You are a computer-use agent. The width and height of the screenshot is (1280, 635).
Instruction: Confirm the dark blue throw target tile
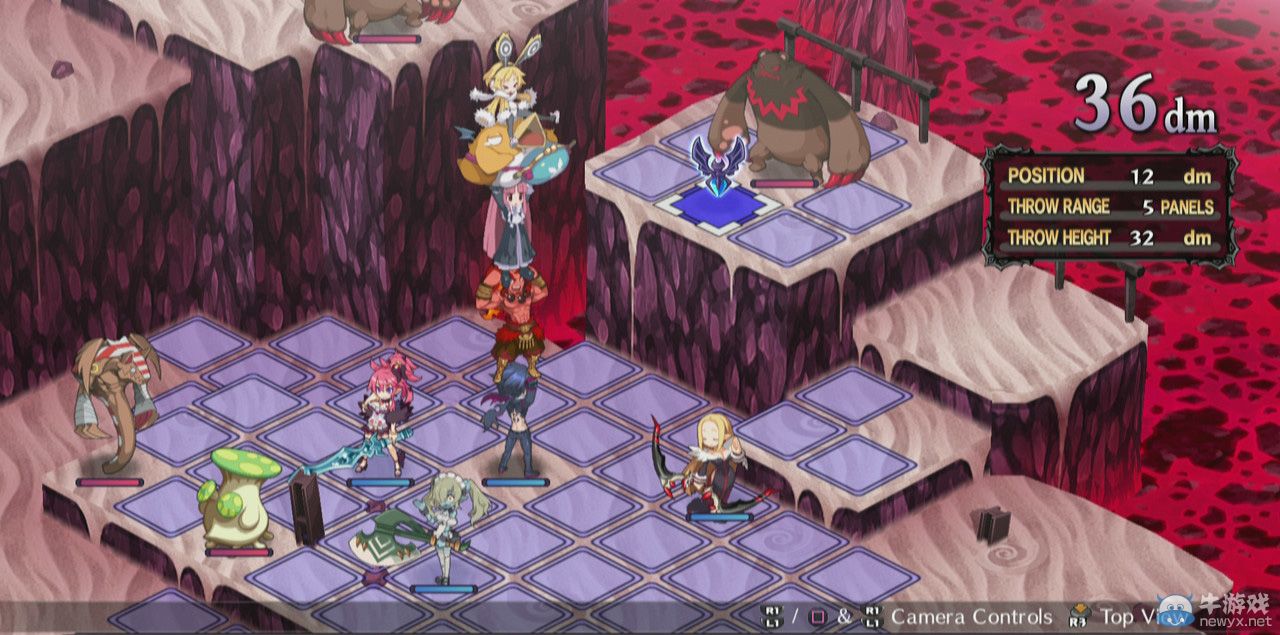pos(718,204)
